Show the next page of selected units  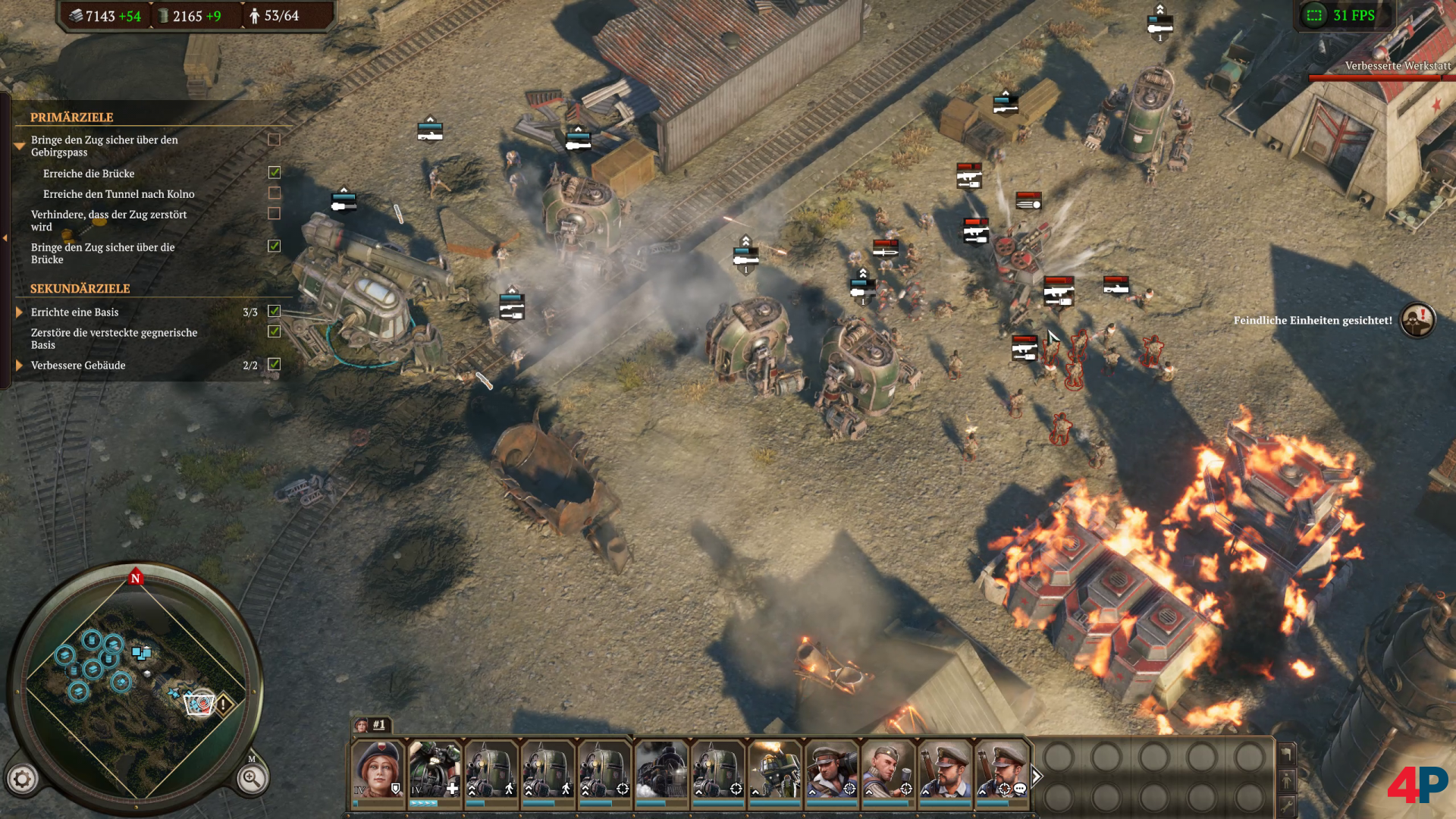pyautogui.click(x=1037, y=776)
